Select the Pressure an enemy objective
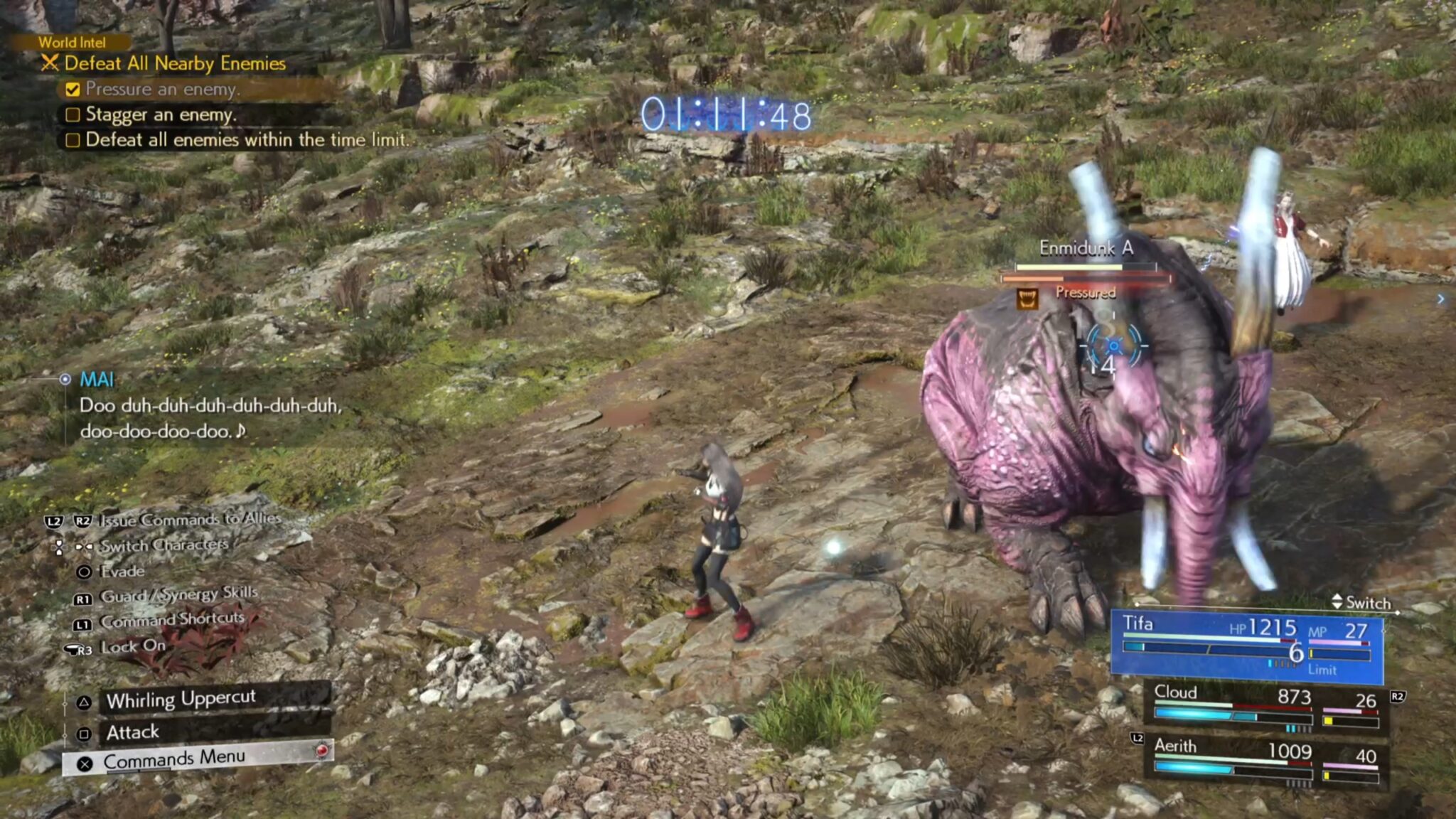The width and height of the screenshot is (1456, 819). click(x=163, y=89)
